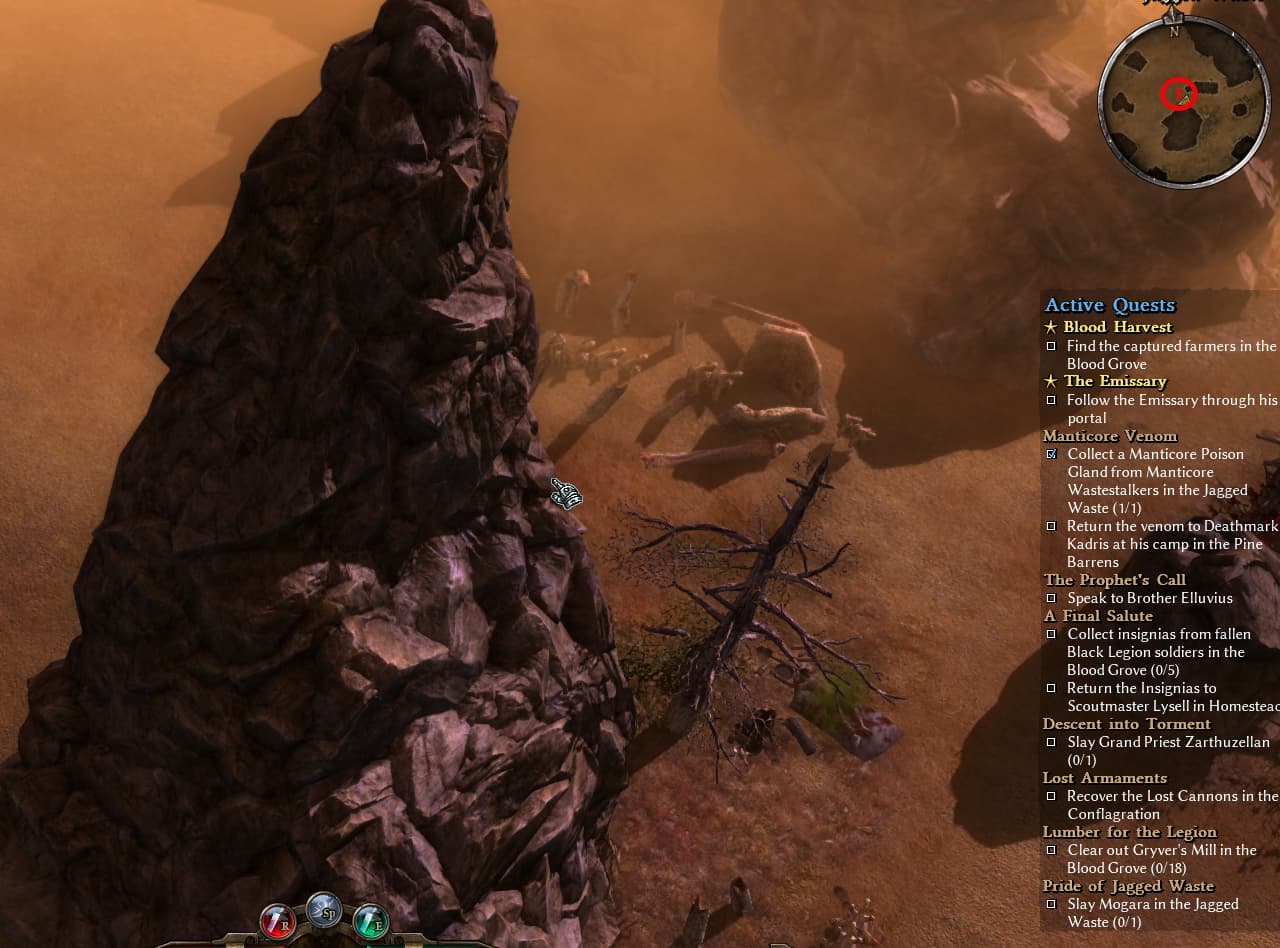Click the Descent into Torment quest

(x=1126, y=724)
